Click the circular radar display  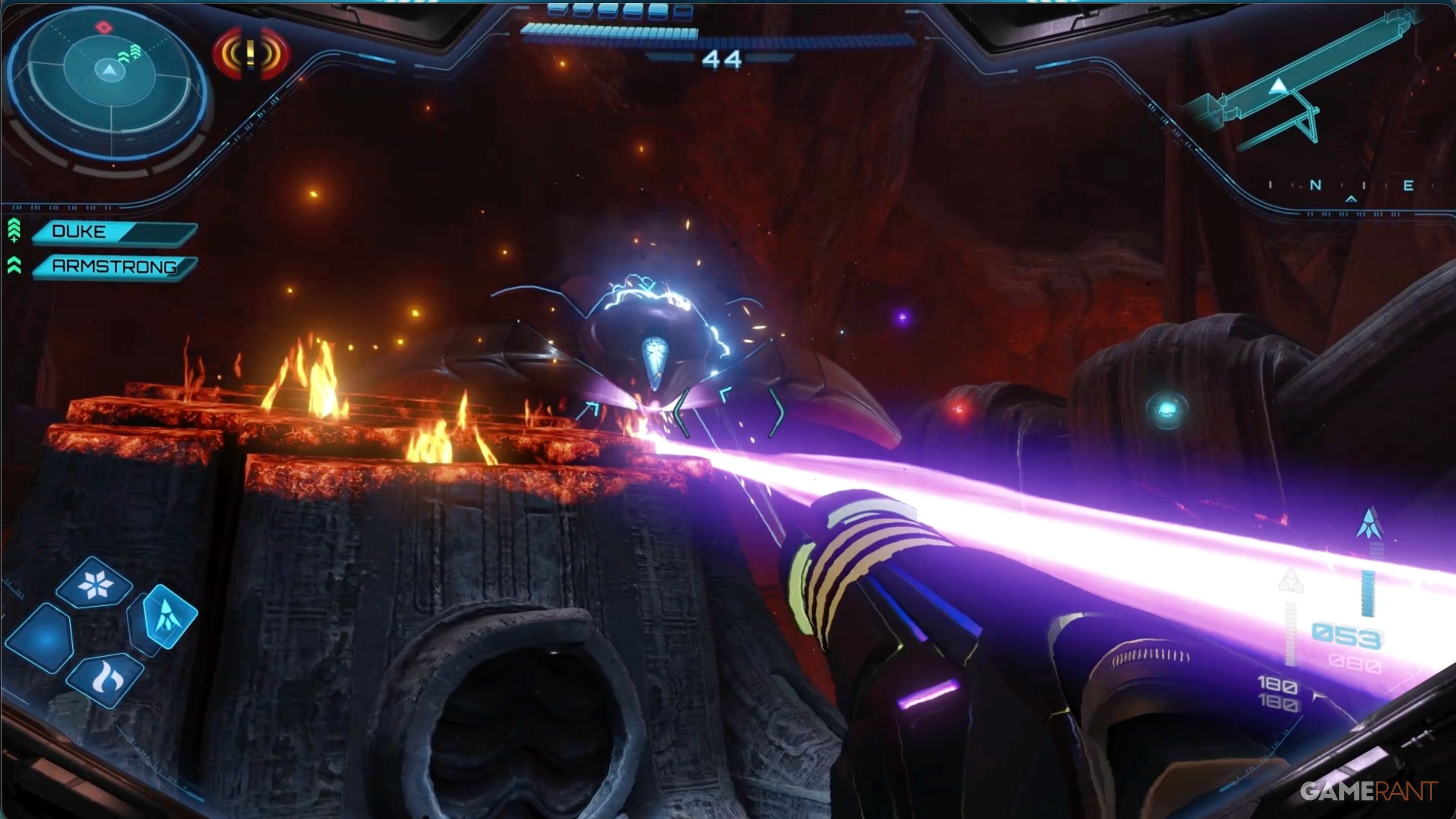click(109, 72)
